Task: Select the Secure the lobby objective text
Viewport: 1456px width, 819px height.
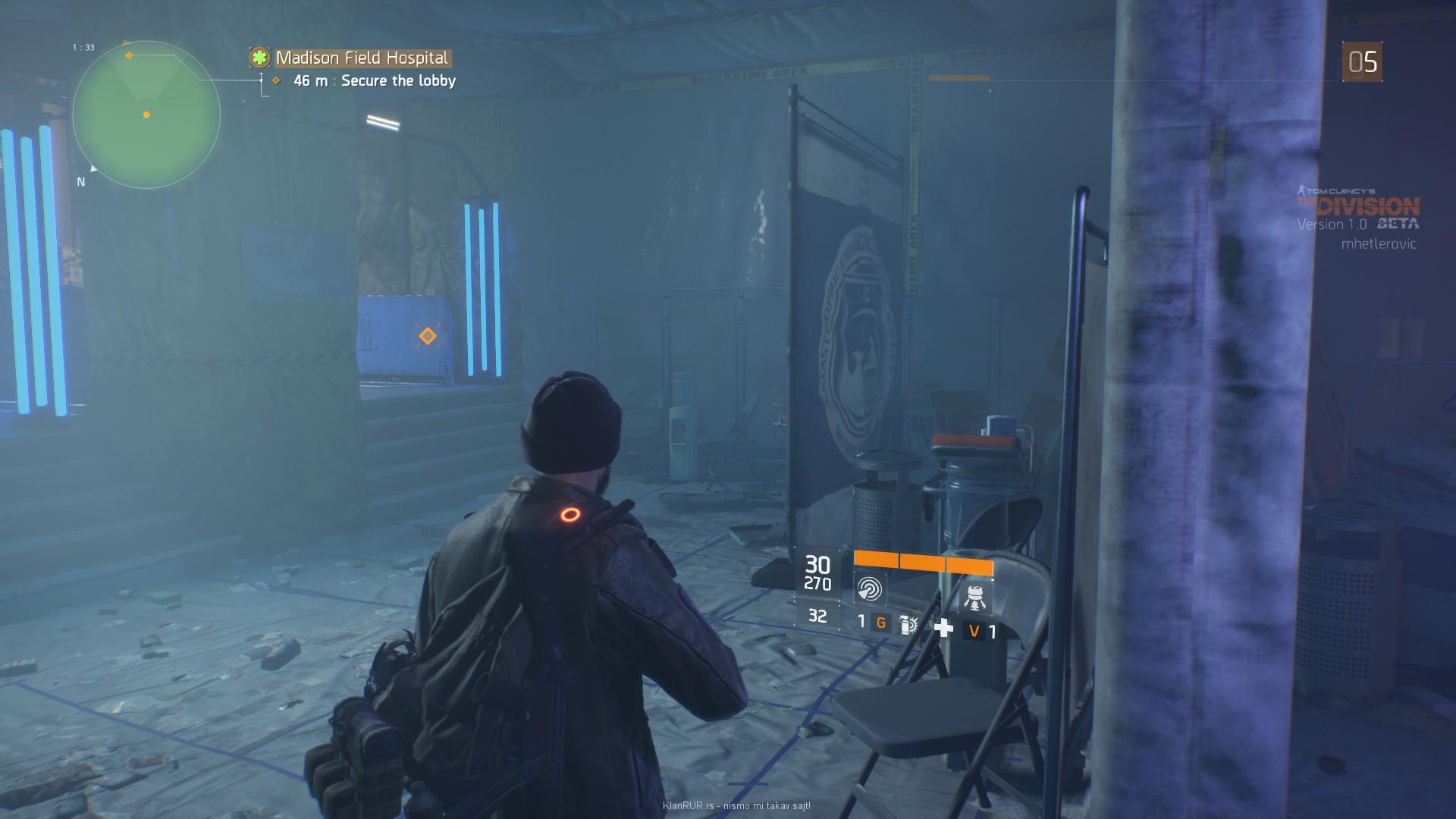Action: 398,81
